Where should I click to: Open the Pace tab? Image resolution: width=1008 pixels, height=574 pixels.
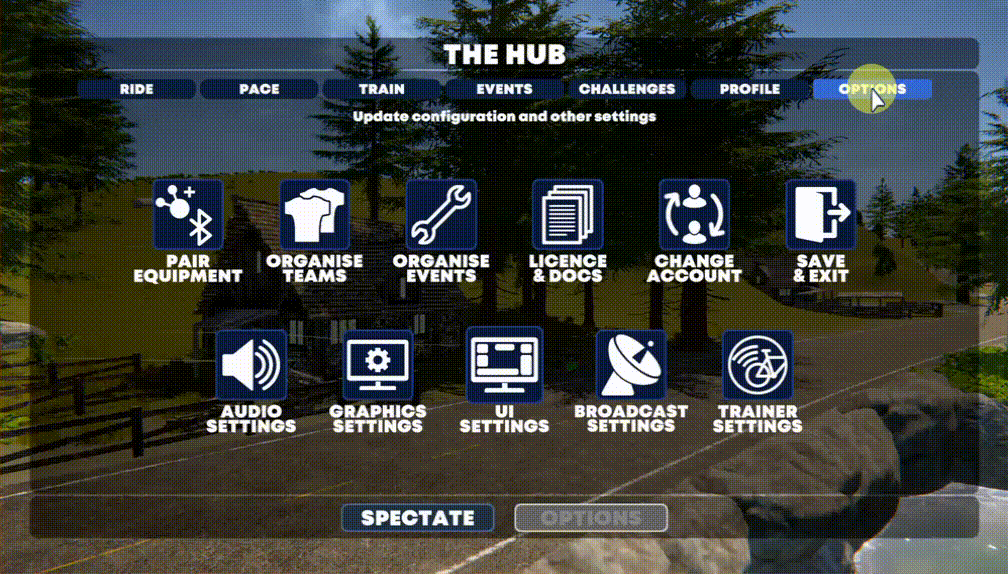pos(259,89)
